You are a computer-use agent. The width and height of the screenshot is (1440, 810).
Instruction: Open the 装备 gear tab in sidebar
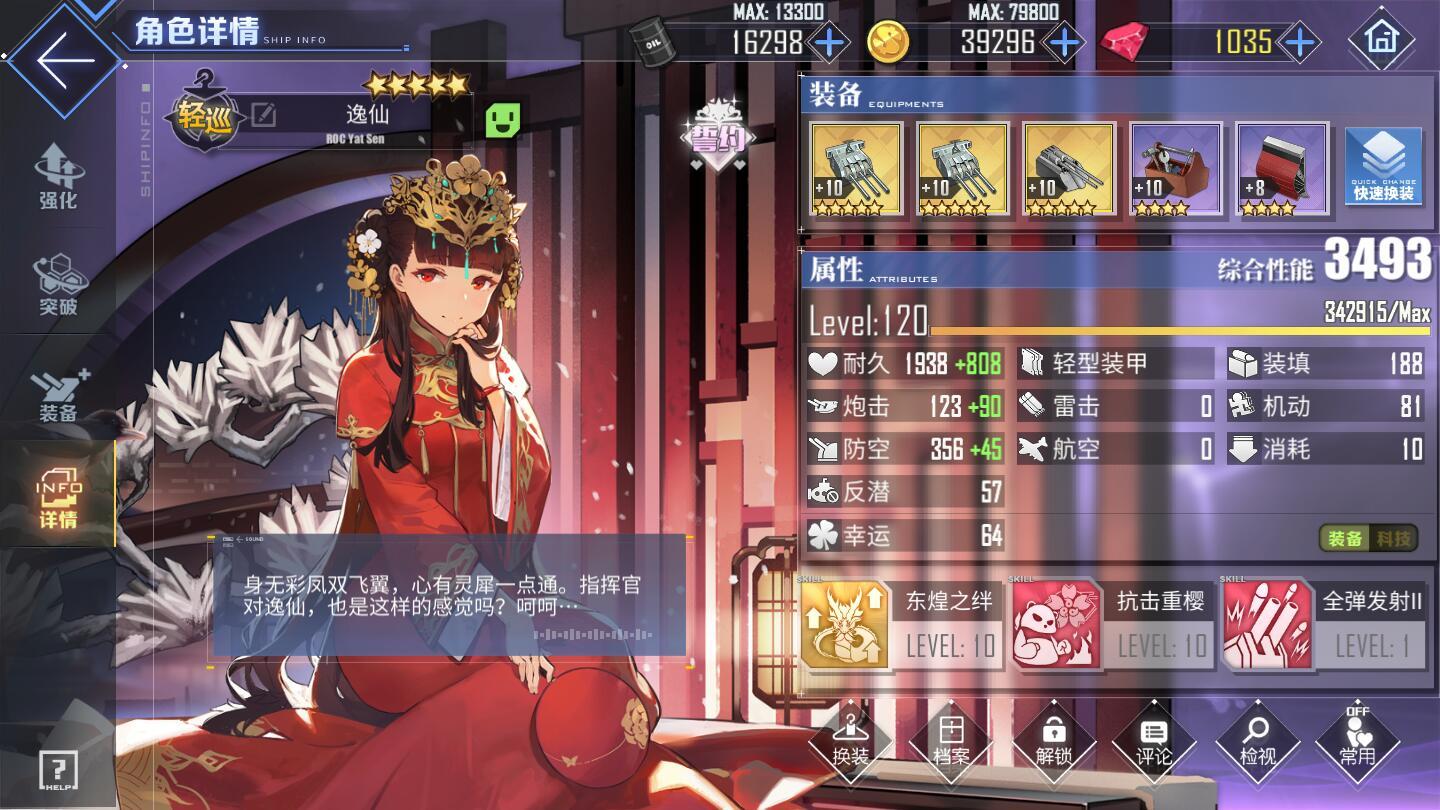tap(58, 394)
